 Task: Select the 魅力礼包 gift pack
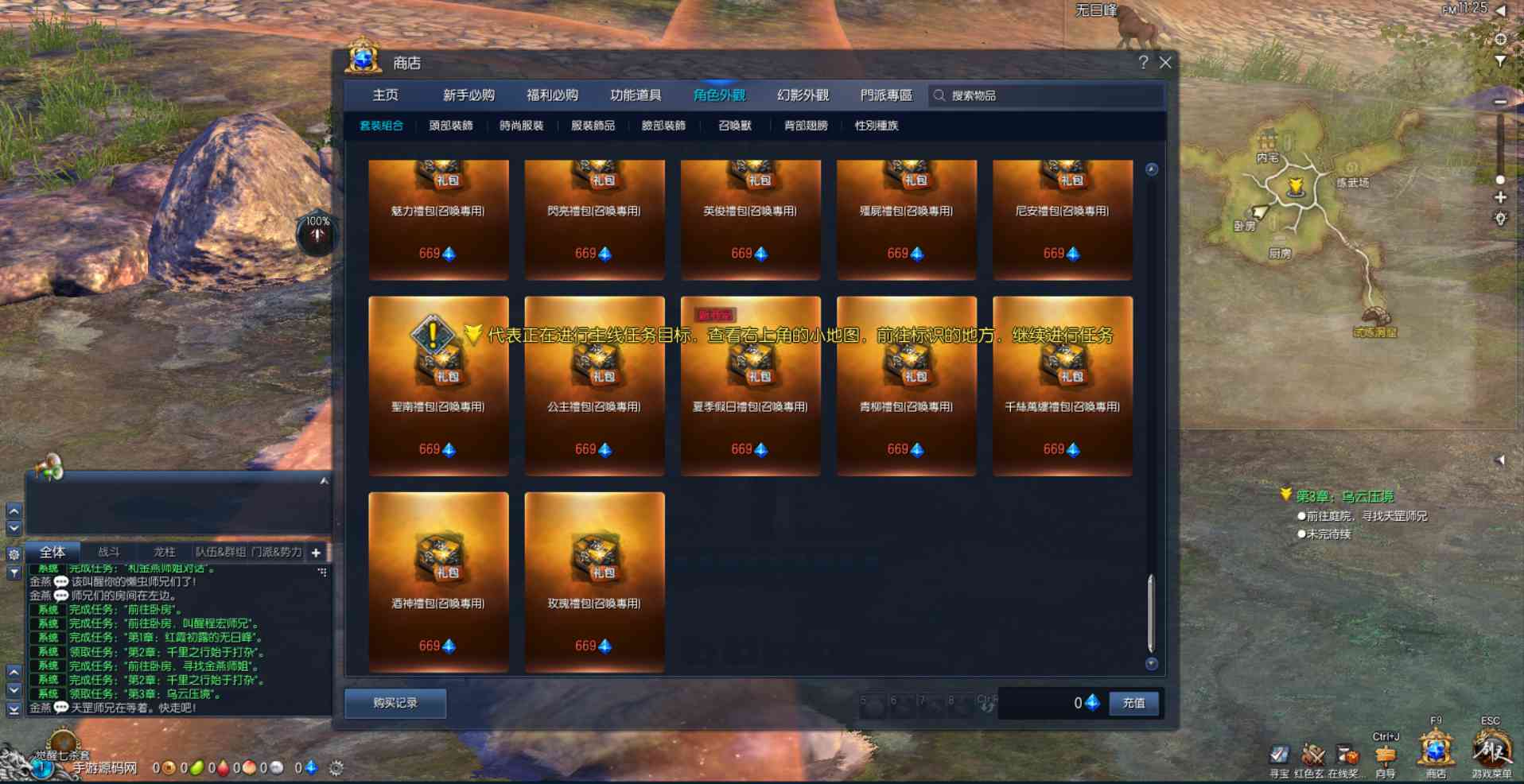[438, 219]
